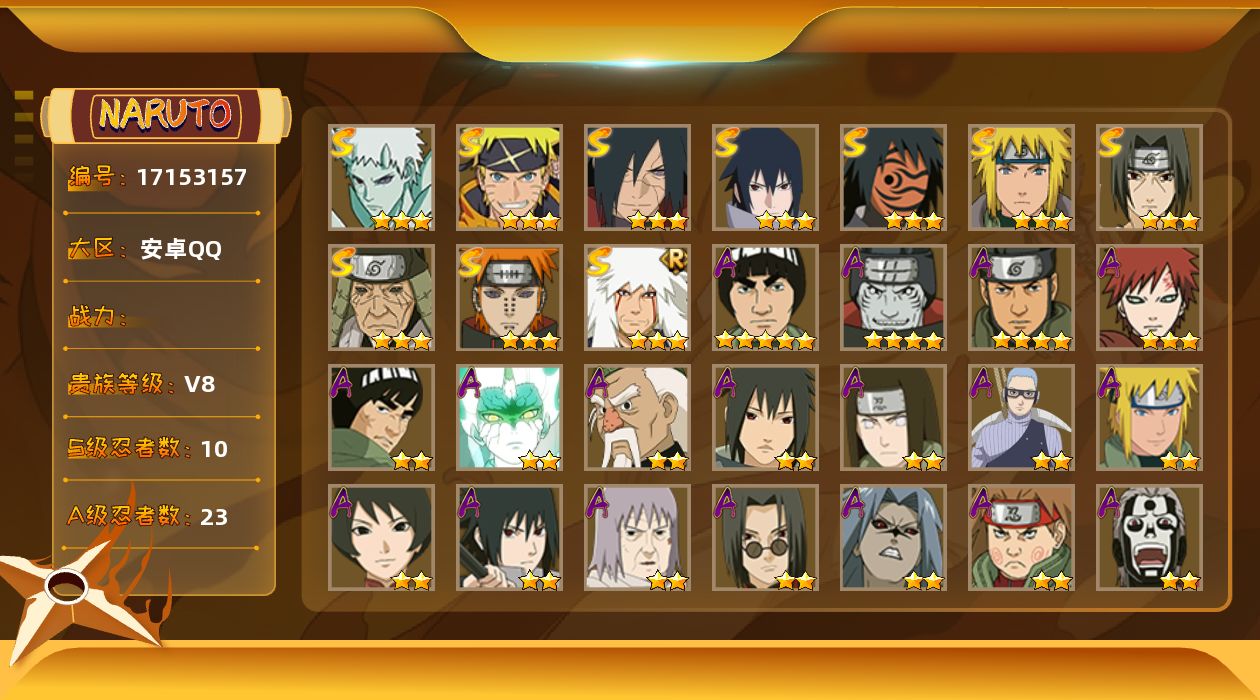Viewport: 1260px width, 700px height.
Task: Pick the masked Kakuzu portrait
Action: coord(893,297)
